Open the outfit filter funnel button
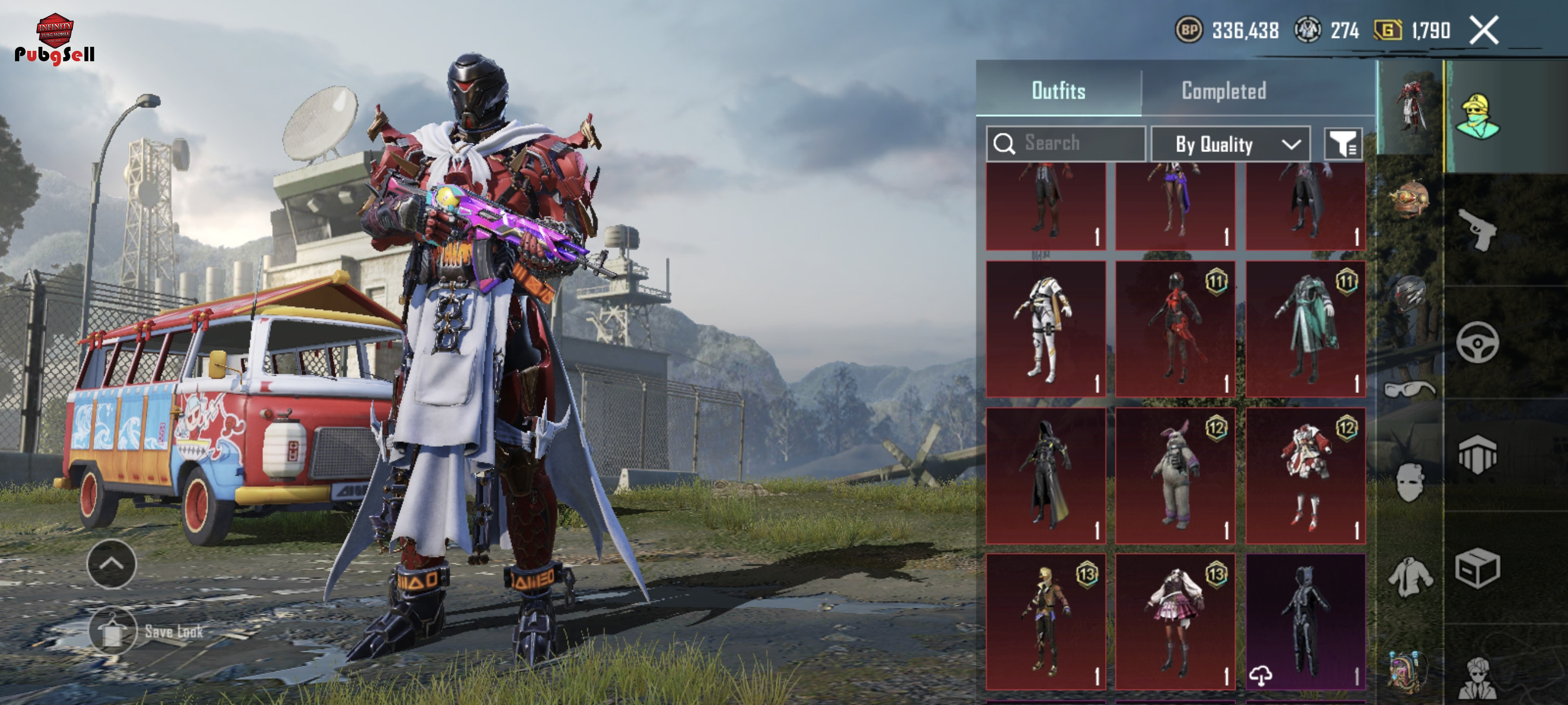 tap(1343, 144)
